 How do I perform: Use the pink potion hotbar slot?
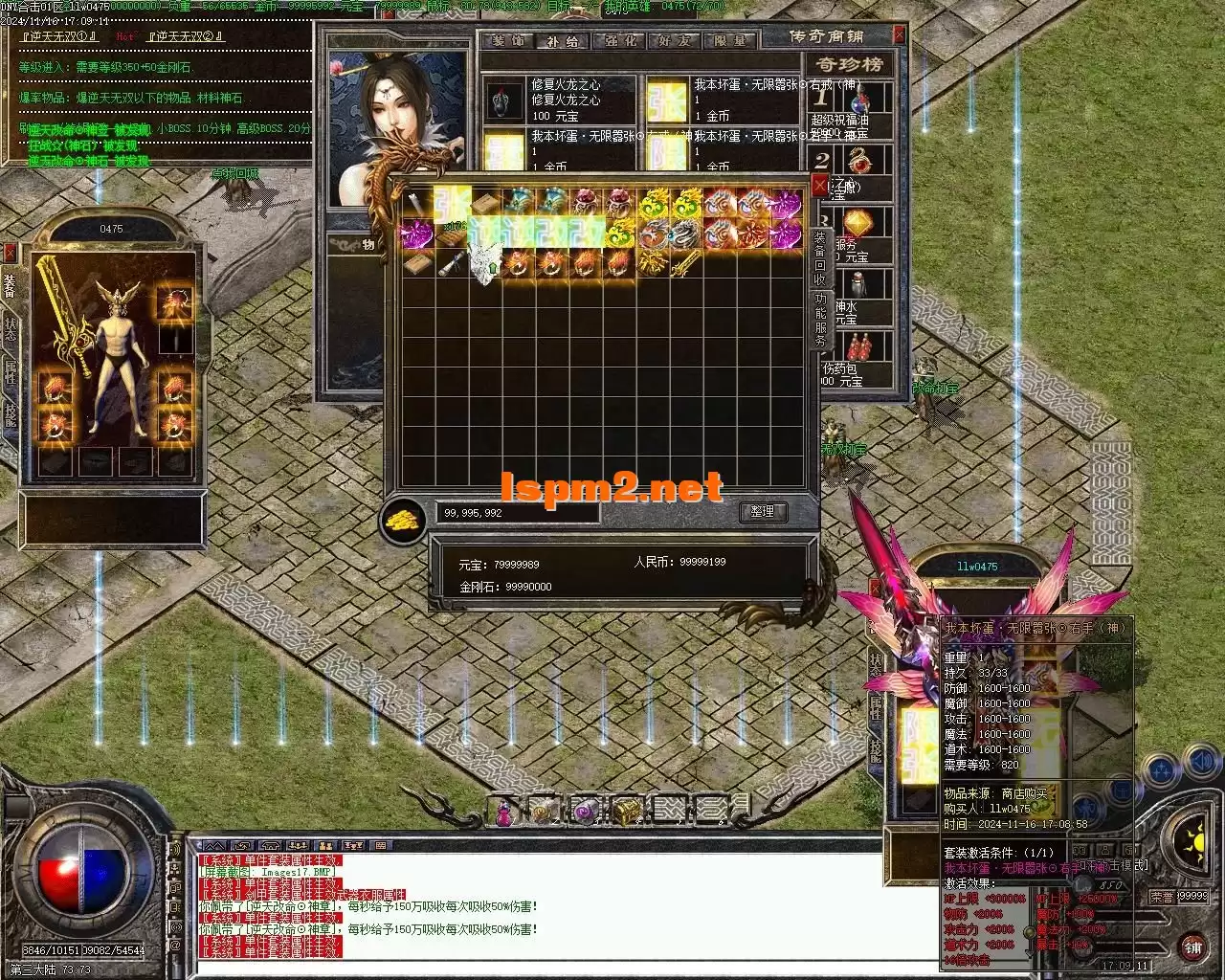[503, 812]
